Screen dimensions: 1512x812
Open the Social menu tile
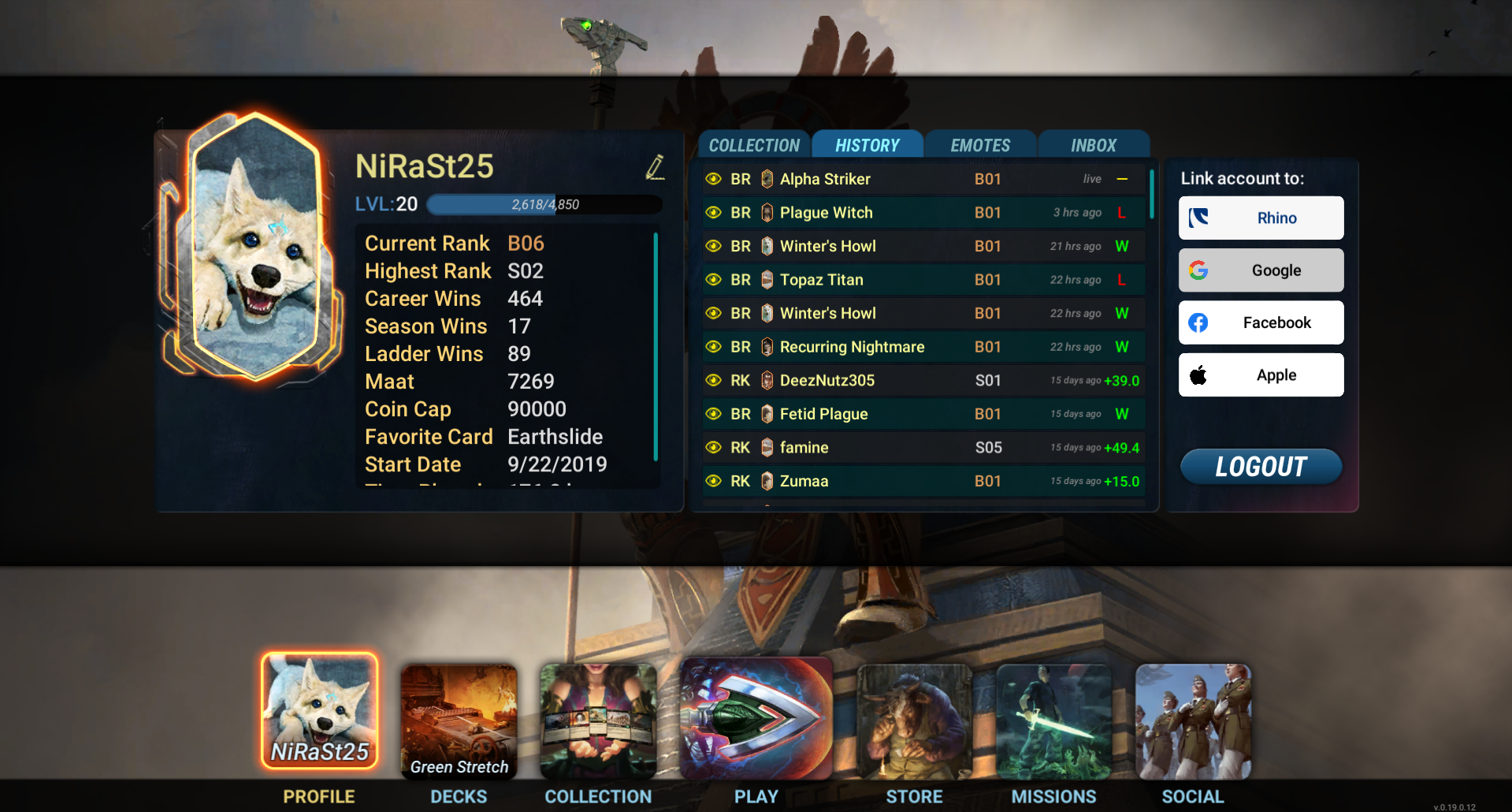click(1193, 721)
